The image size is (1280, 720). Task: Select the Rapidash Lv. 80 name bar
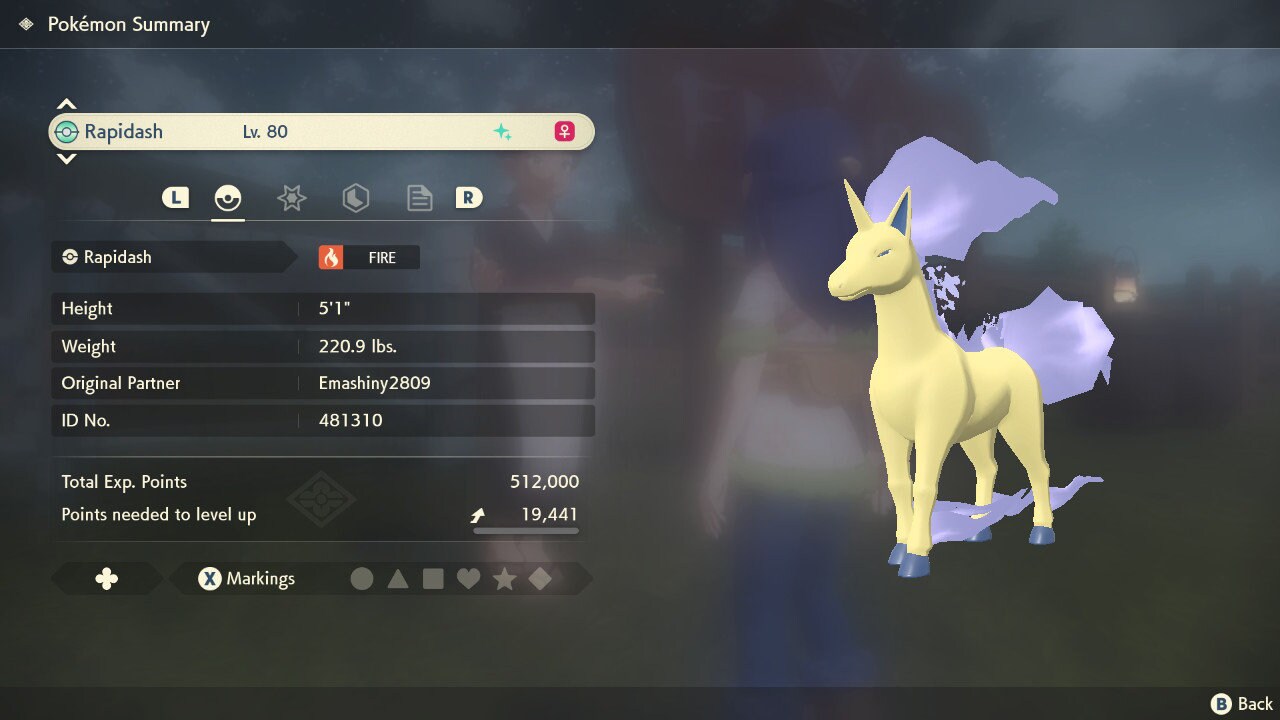click(x=321, y=132)
